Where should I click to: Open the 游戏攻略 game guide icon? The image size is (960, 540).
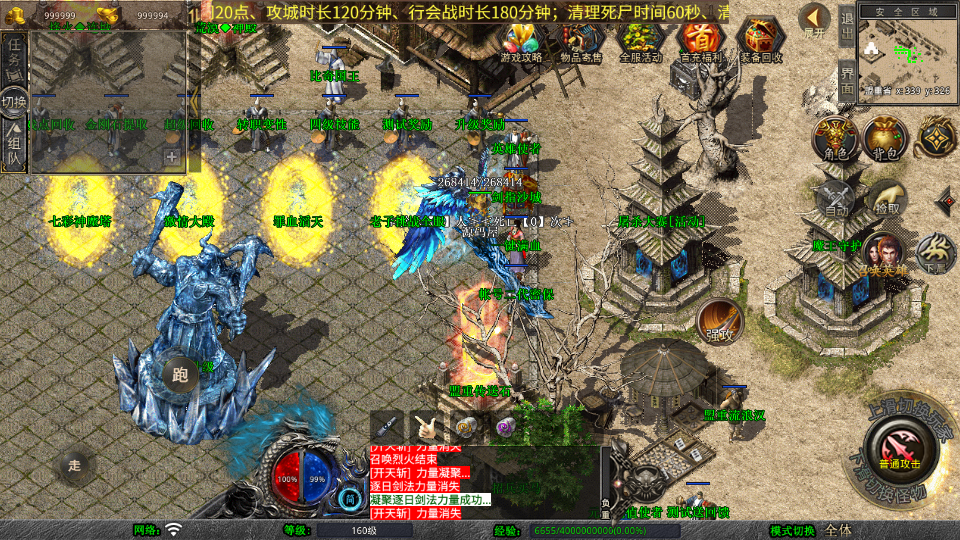pyautogui.click(x=521, y=41)
